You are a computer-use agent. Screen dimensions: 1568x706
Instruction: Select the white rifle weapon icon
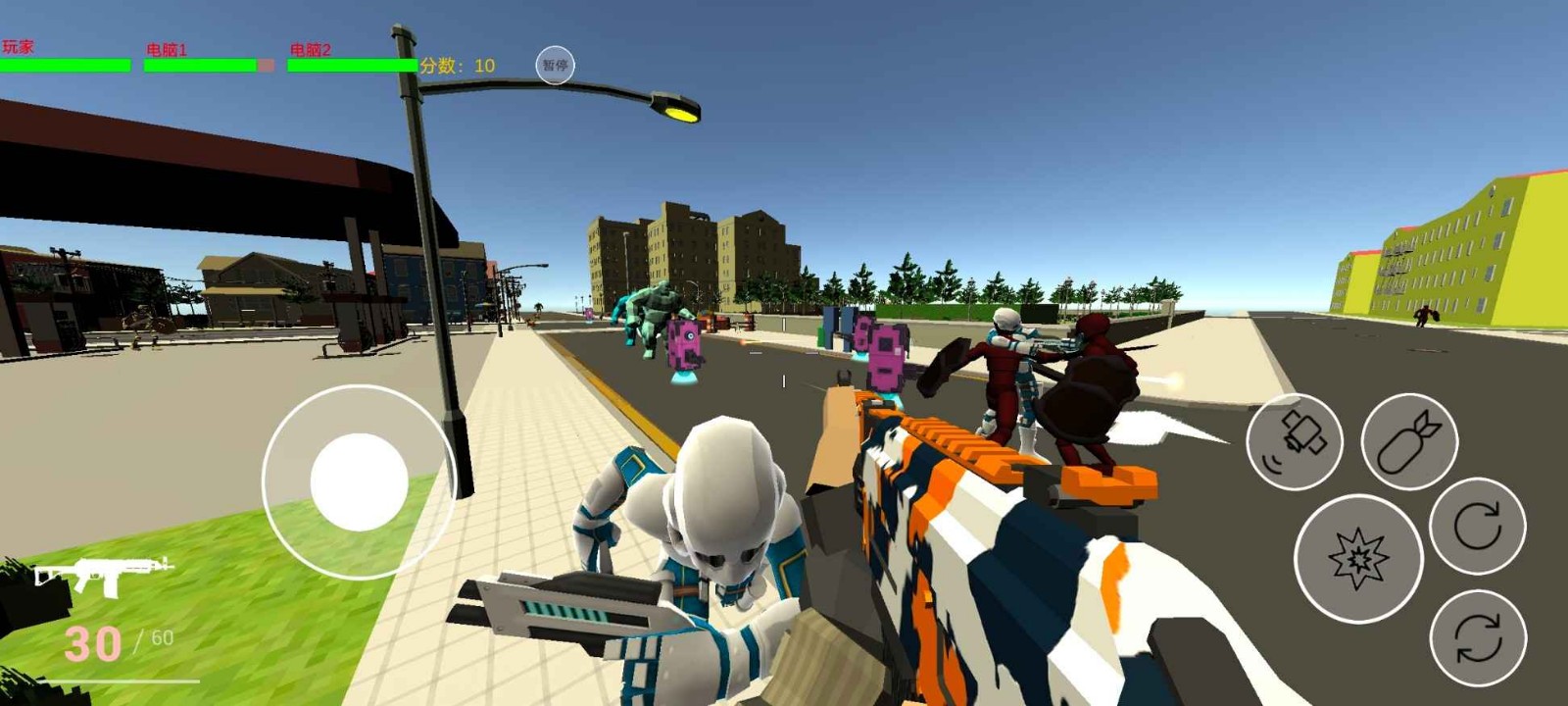[x=103, y=575]
